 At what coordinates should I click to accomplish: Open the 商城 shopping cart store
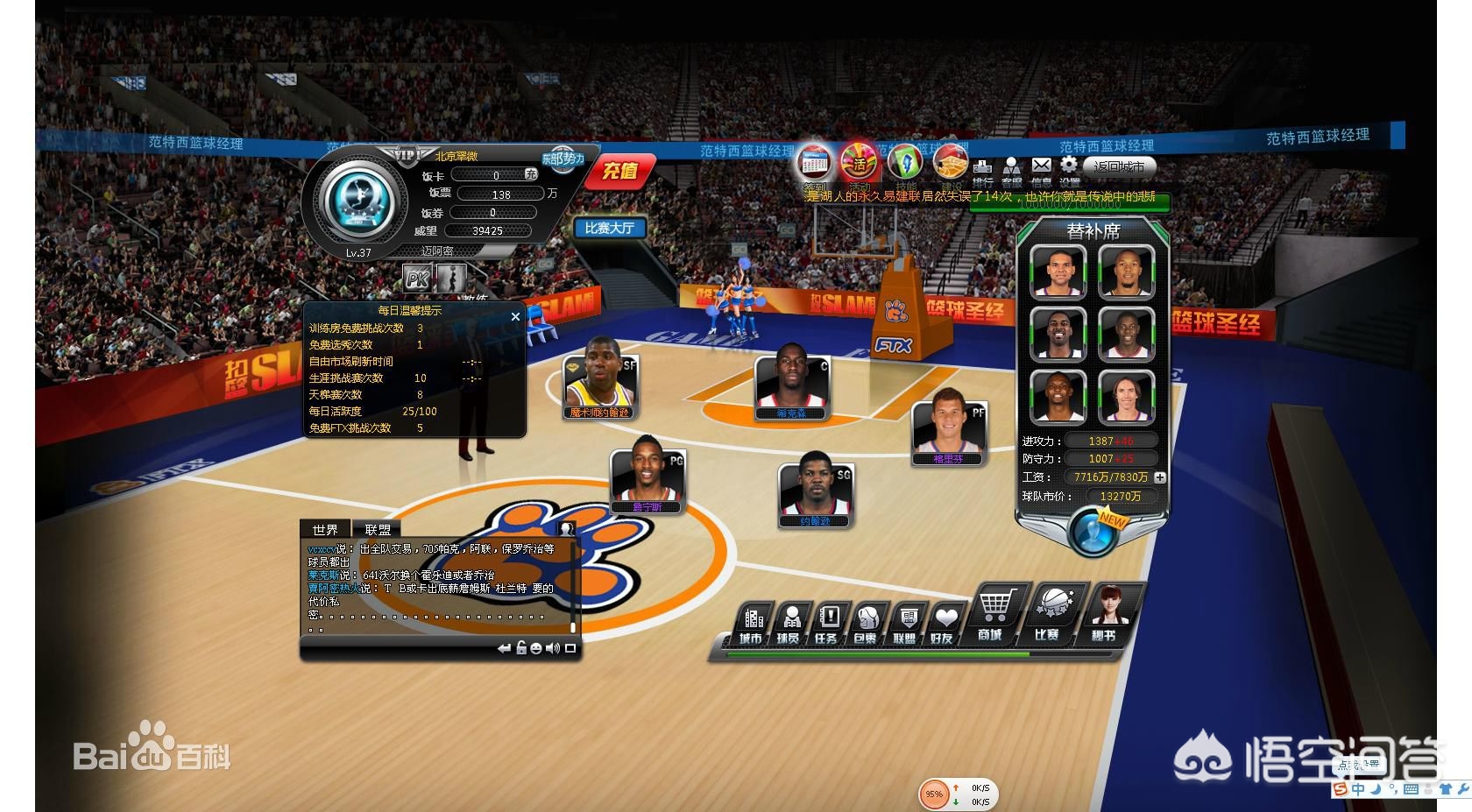(993, 615)
